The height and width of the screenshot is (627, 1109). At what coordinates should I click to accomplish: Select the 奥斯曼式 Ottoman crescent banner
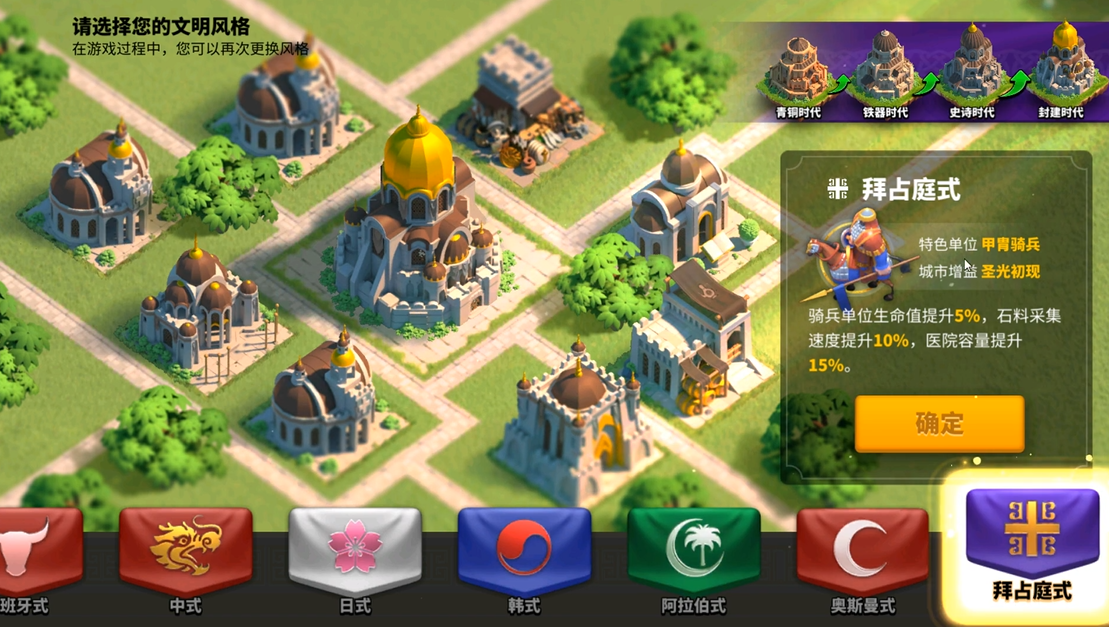point(863,554)
